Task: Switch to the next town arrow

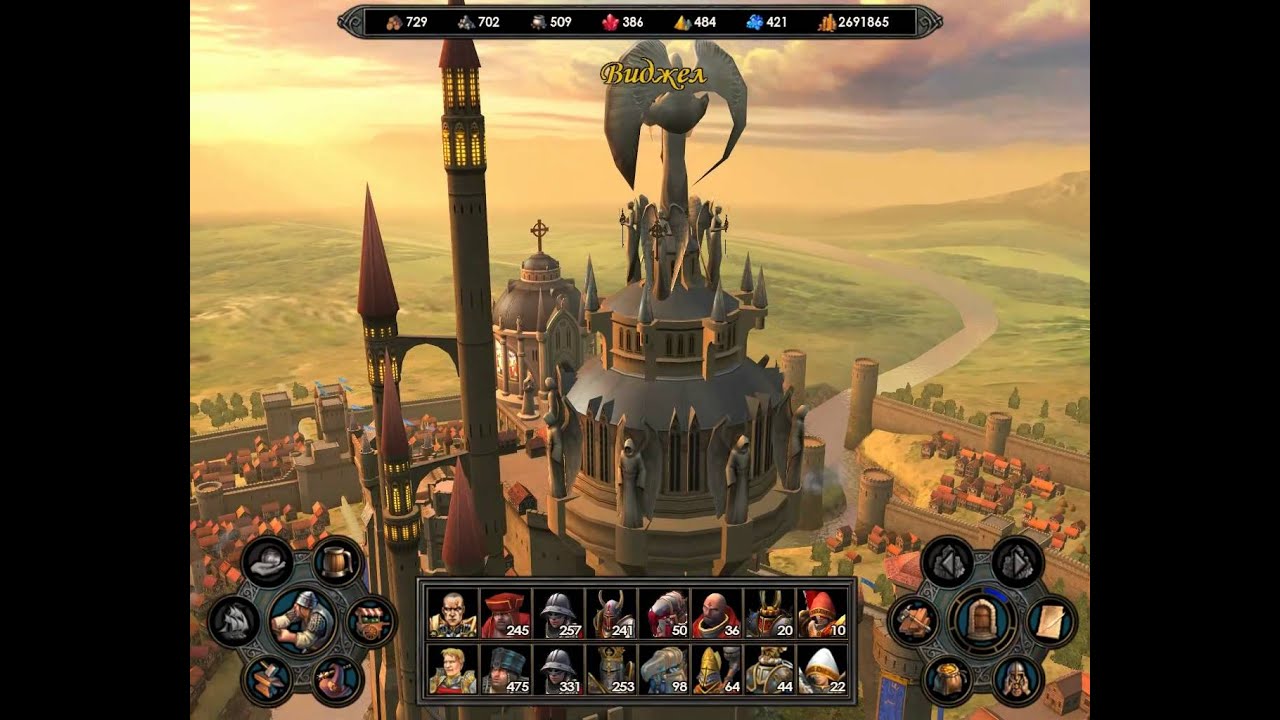Action: click(x=1017, y=562)
